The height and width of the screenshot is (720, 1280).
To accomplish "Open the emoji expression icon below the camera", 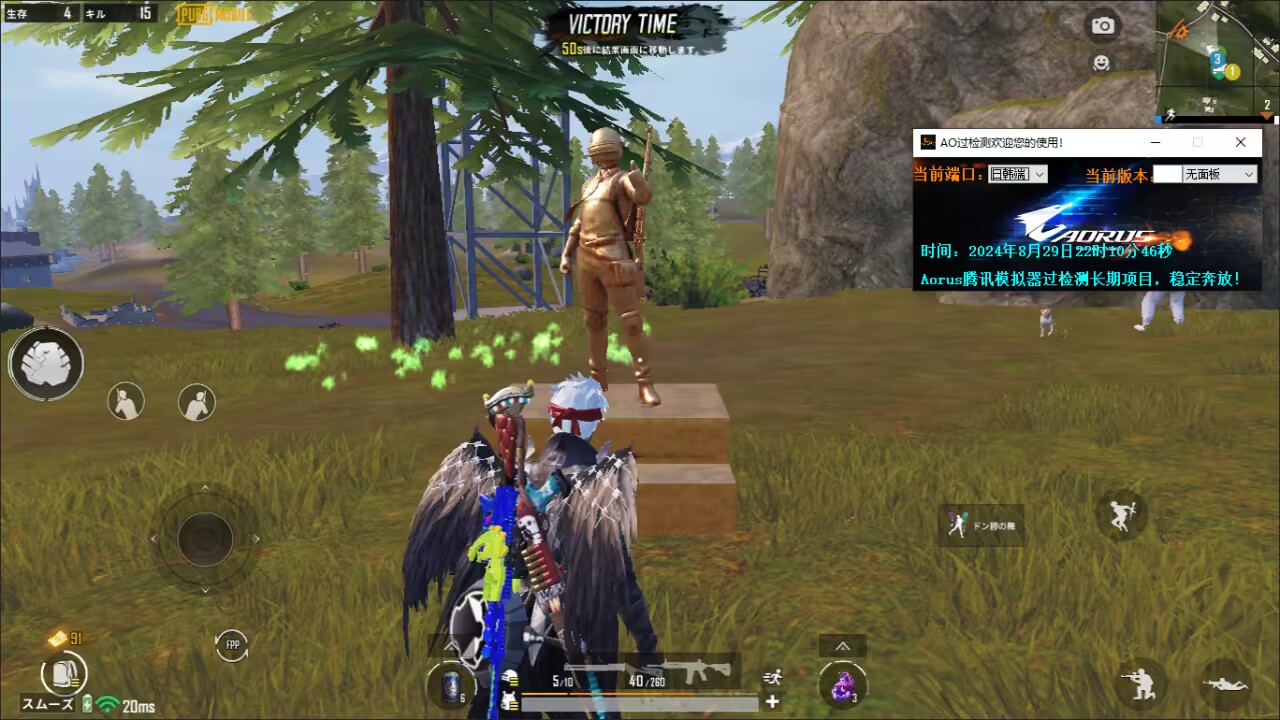I will tap(1102, 62).
